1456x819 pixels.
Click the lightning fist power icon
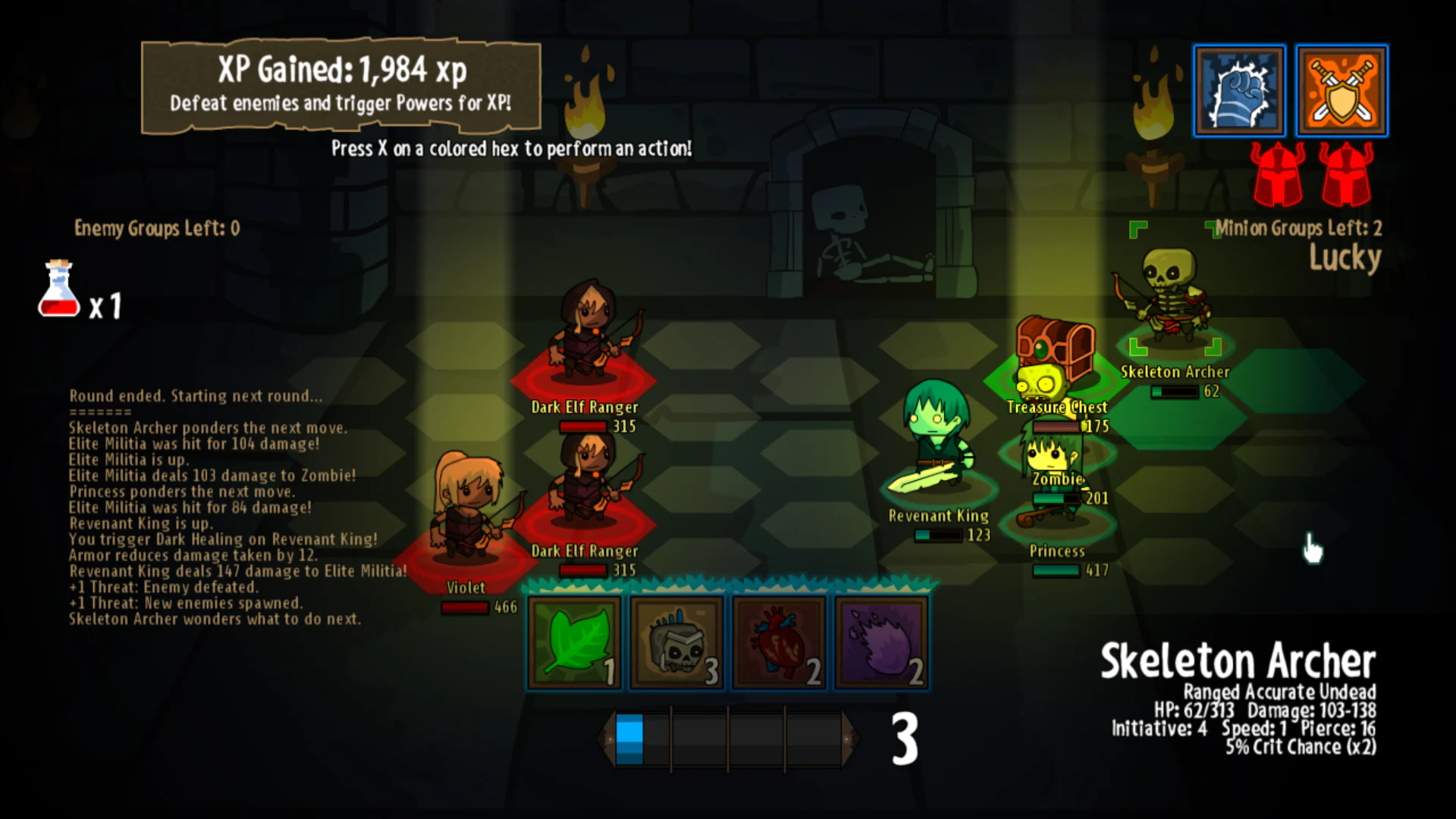1239,90
